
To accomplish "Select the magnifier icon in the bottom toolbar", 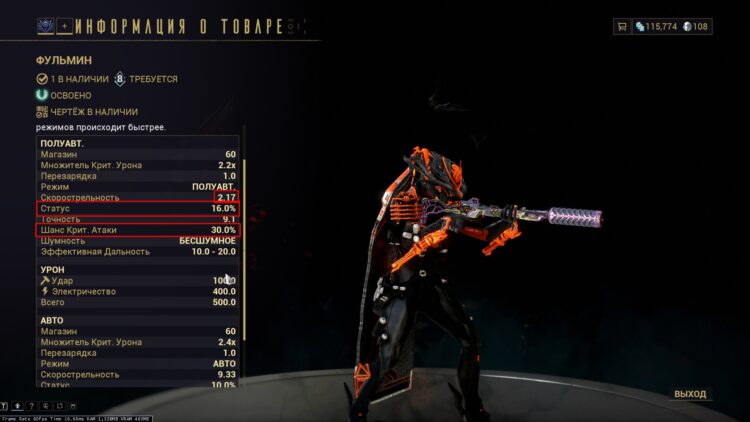I will tap(45, 406).
